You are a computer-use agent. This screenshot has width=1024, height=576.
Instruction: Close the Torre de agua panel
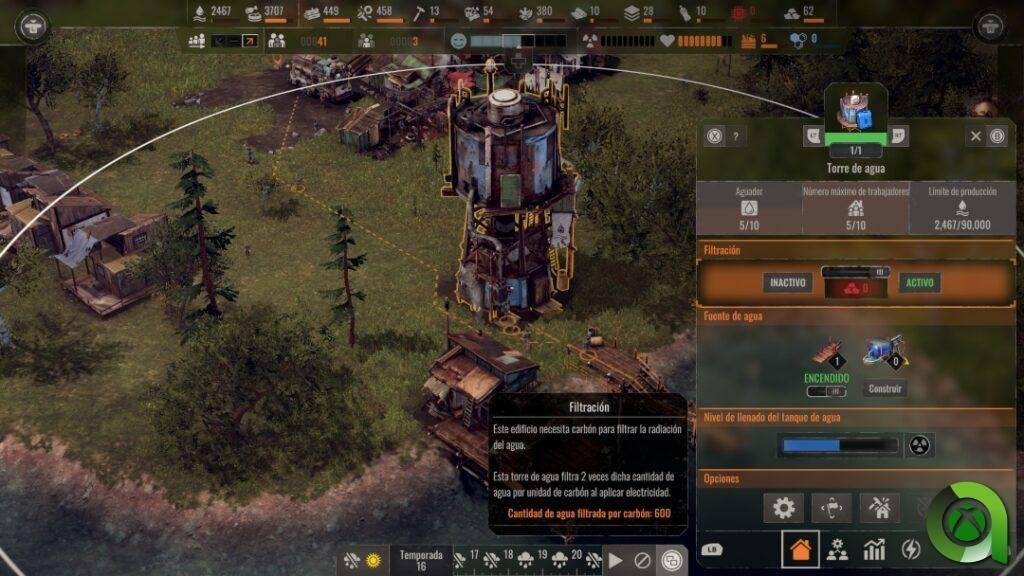pos(975,136)
